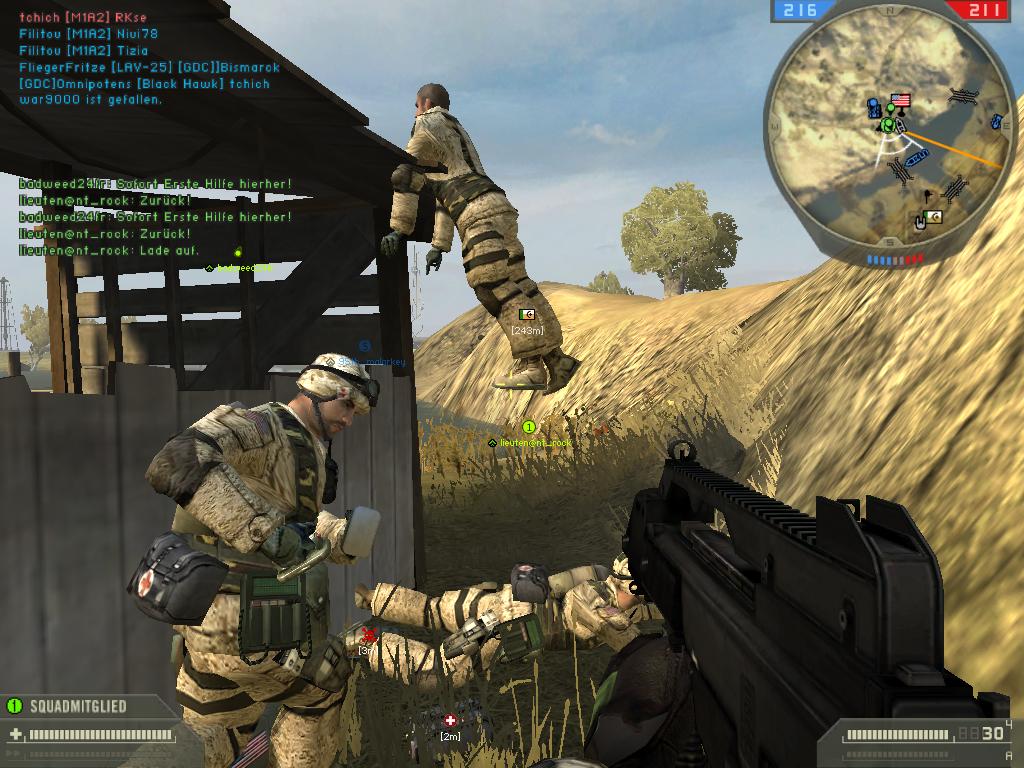1024x768 pixels.
Task: Select the MEC flag marker on minimap
Action: [x=933, y=216]
